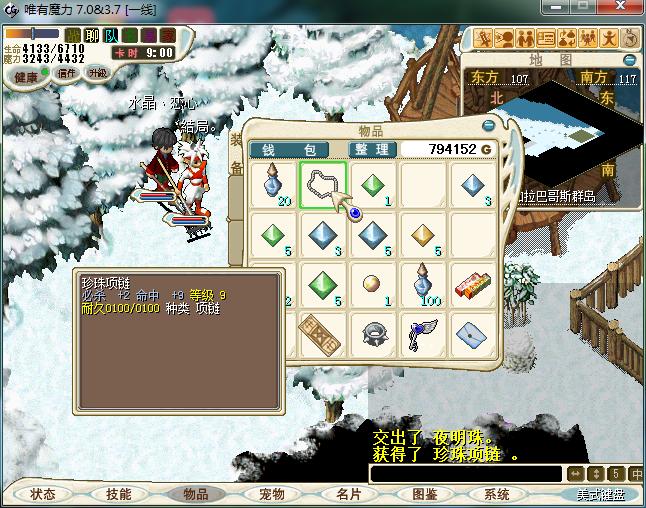Open the 图鉴 encyclopedia menu
This screenshot has width=646, height=508.
(x=423, y=494)
